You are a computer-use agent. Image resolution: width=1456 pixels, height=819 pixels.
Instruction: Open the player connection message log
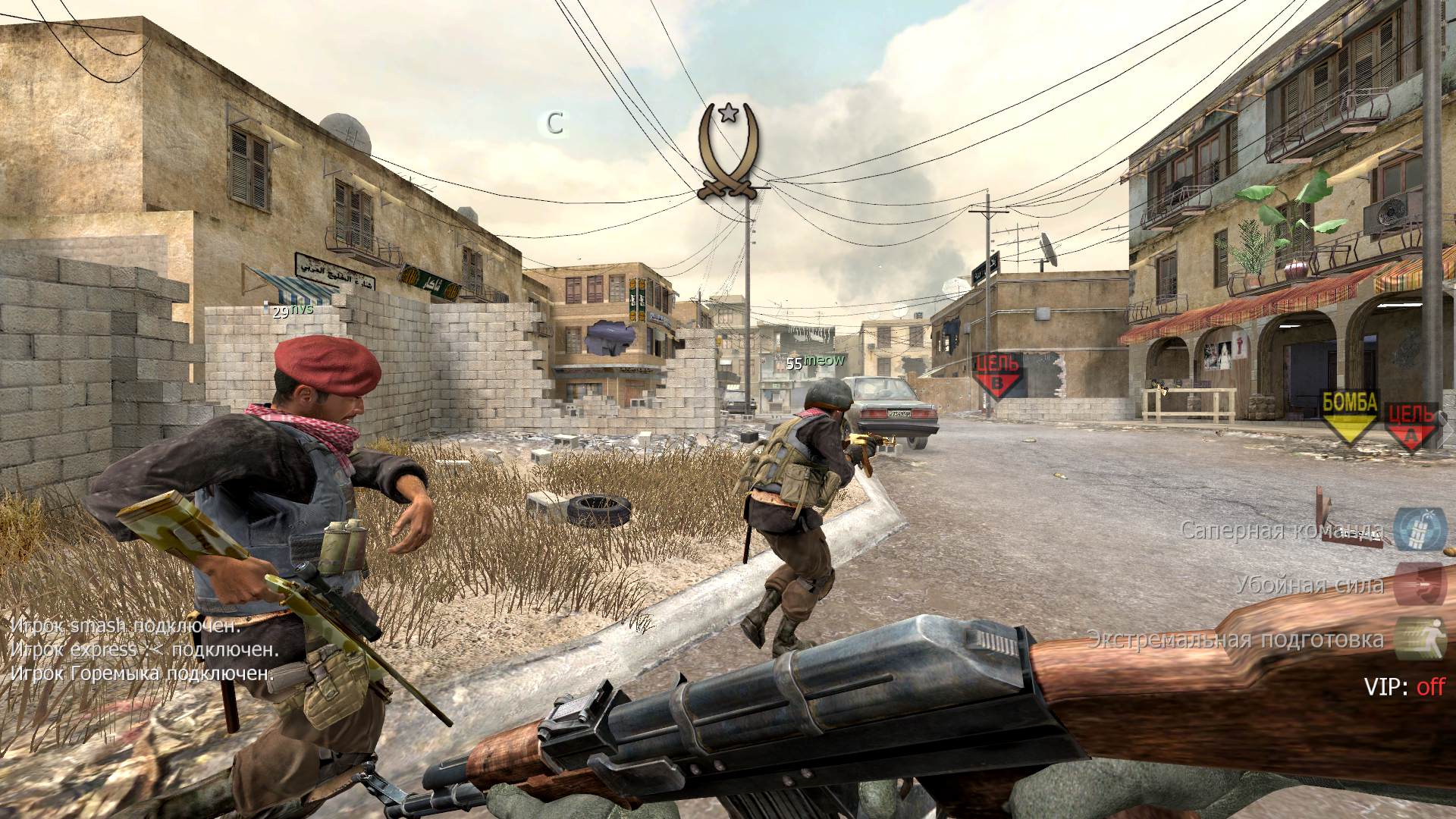click(x=143, y=650)
